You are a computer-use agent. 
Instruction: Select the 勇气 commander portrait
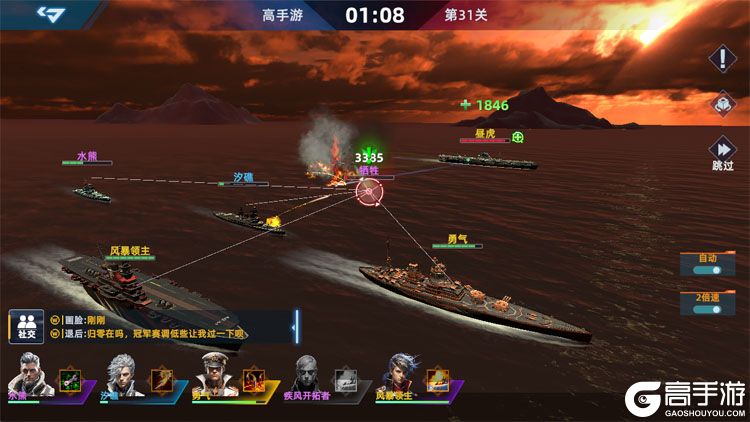[x=214, y=377]
